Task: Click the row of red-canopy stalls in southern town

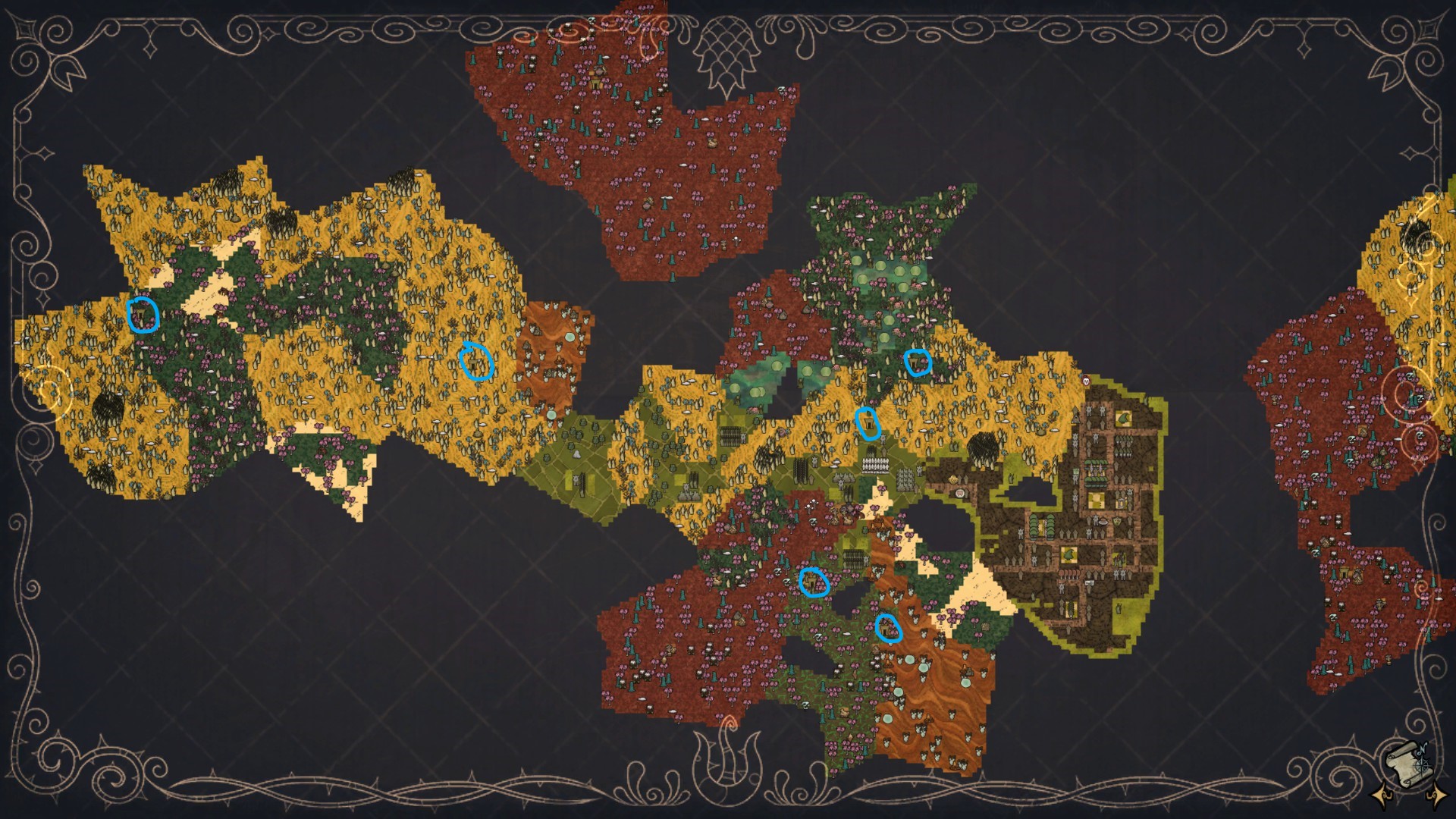Action: pos(1068,575)
